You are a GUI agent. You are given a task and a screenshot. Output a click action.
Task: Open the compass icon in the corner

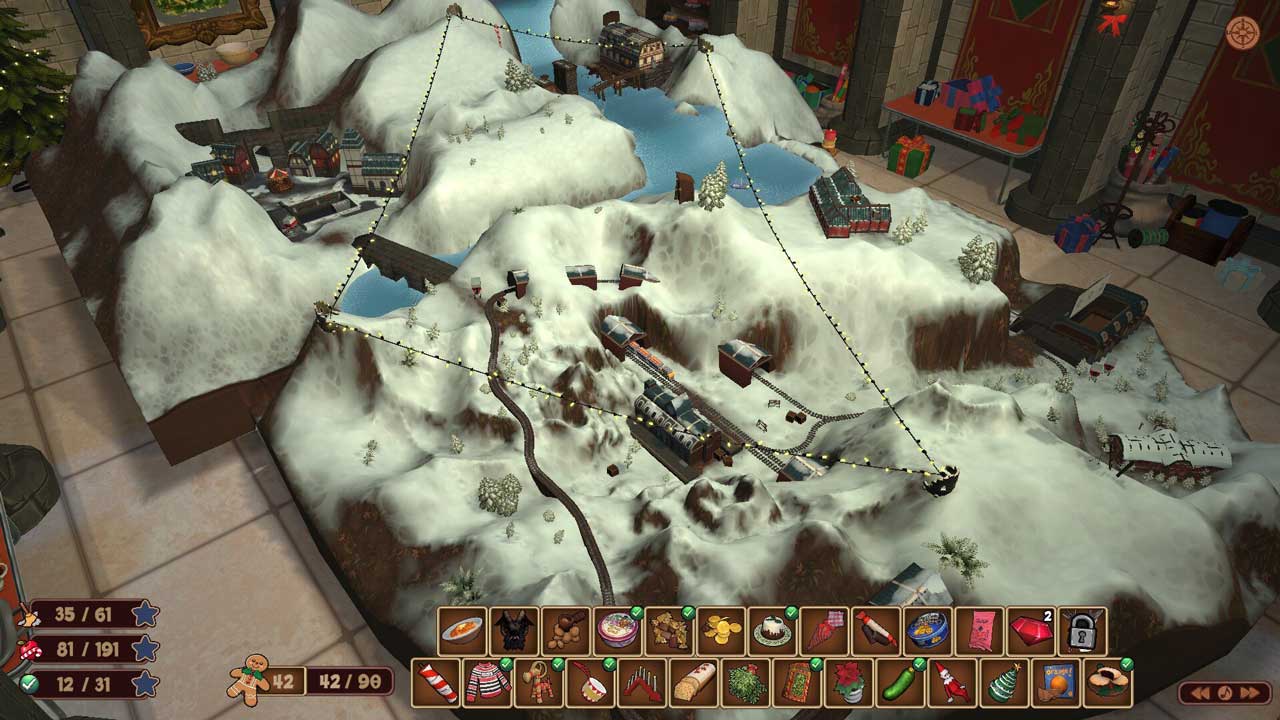(x=1242, y=32)
